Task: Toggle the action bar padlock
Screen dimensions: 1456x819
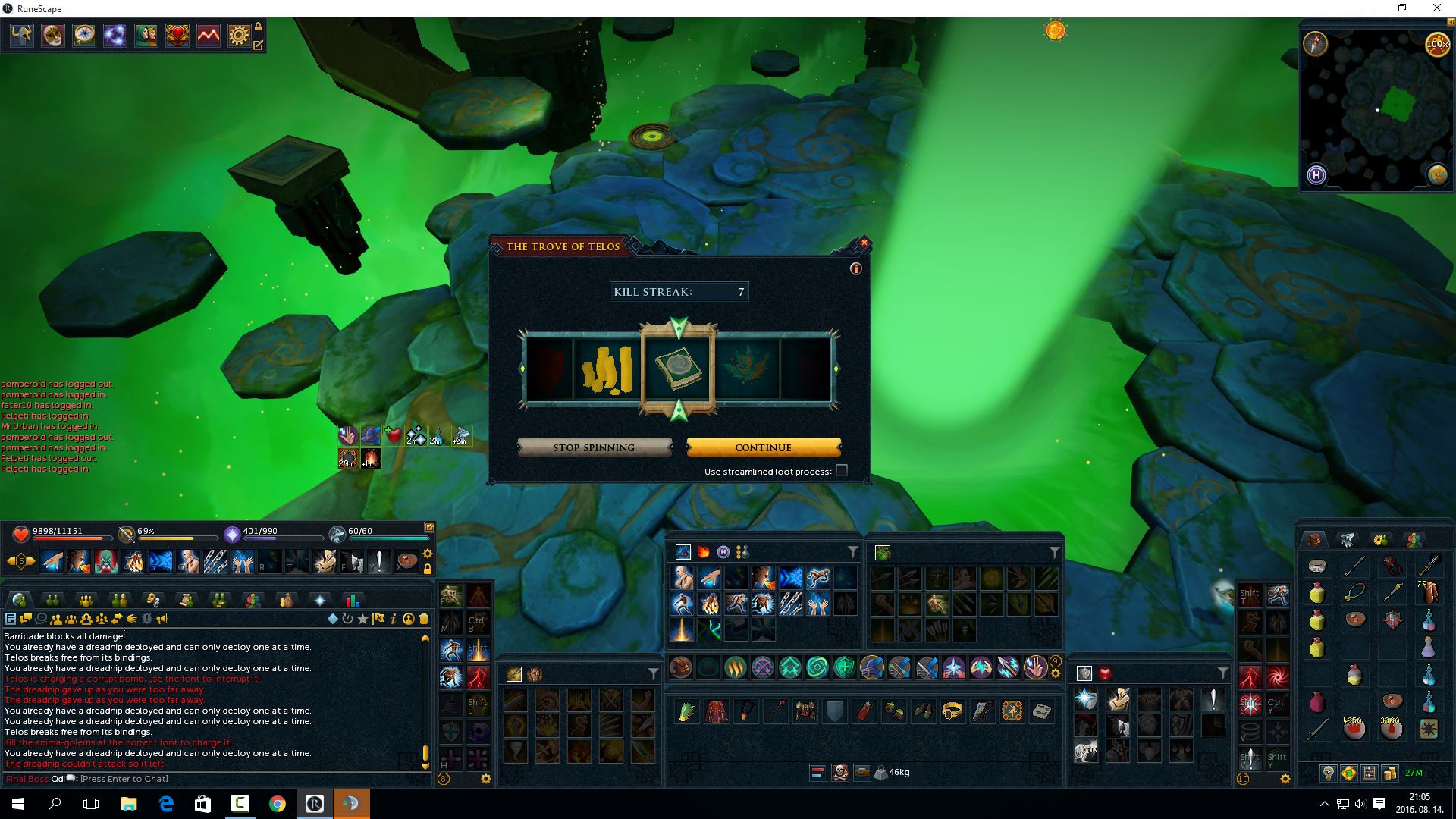Action: [428, 569]
